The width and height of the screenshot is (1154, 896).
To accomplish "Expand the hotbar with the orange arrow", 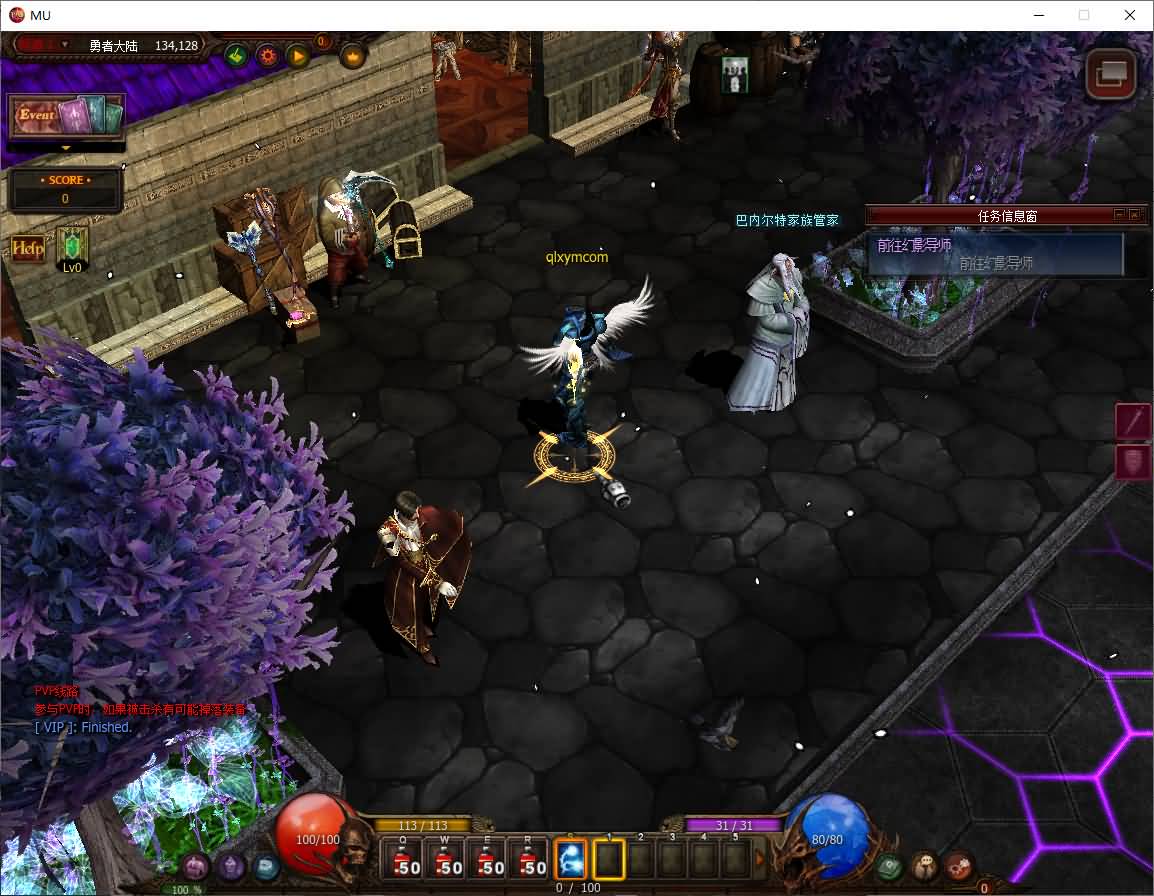I will click(x=760, y=859).
